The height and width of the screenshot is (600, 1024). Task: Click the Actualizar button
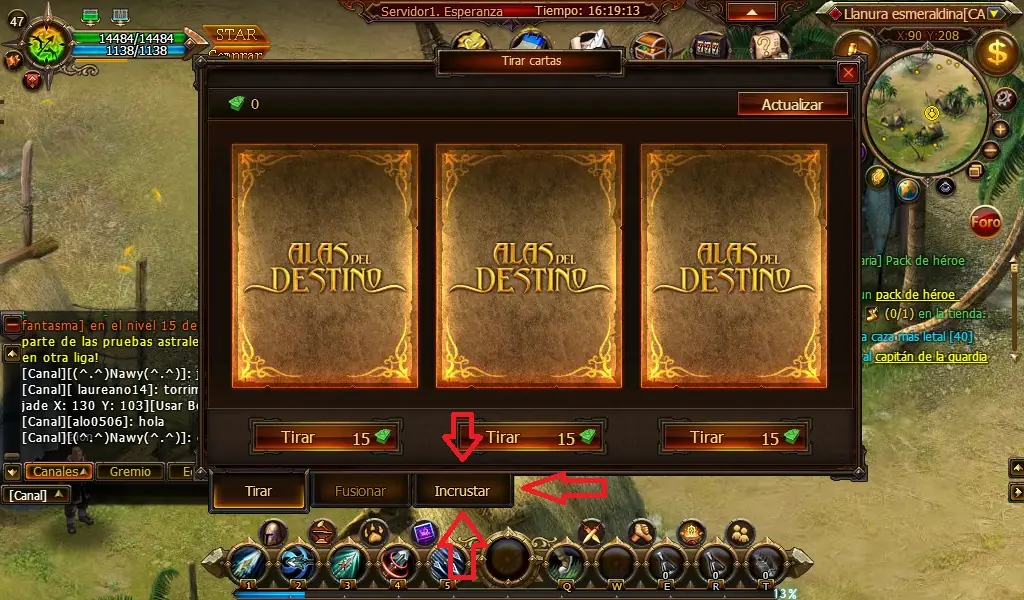(x=792, y=104)
